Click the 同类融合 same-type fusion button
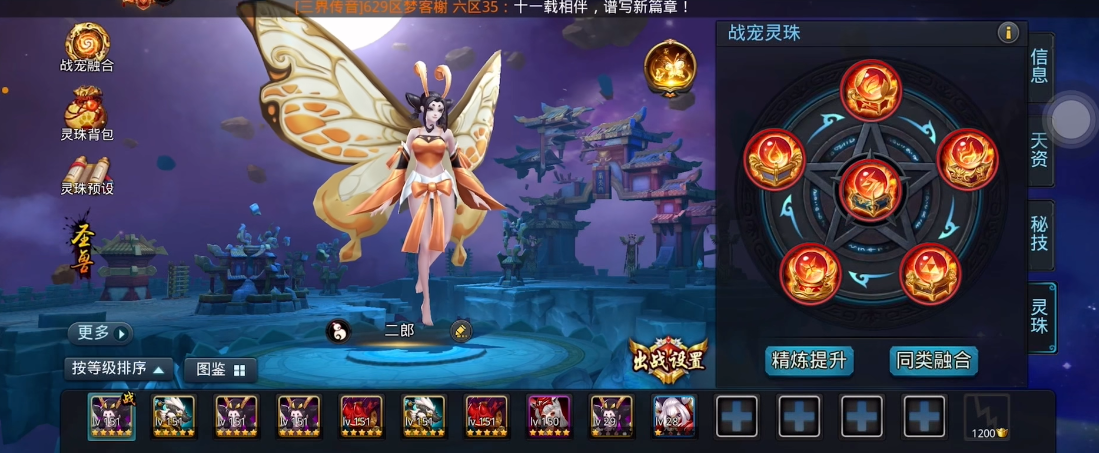 point(933,360)
